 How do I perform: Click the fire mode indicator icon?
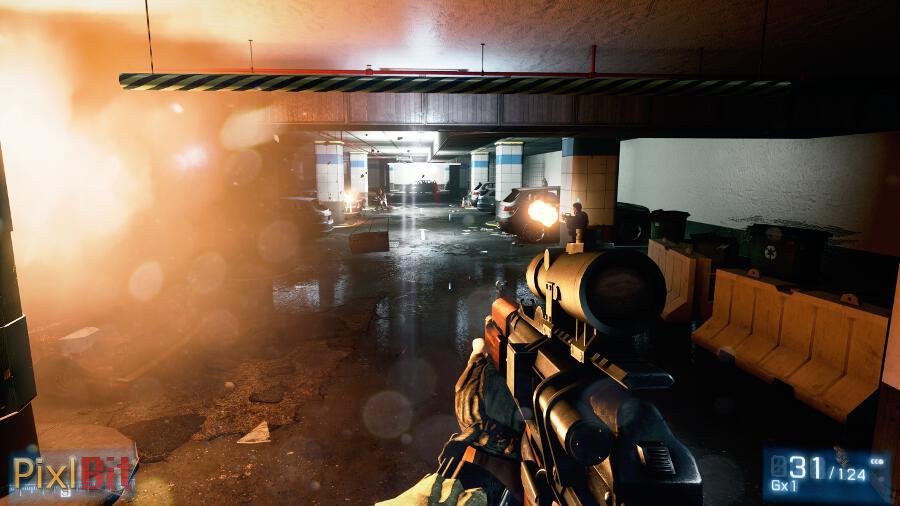877,462
